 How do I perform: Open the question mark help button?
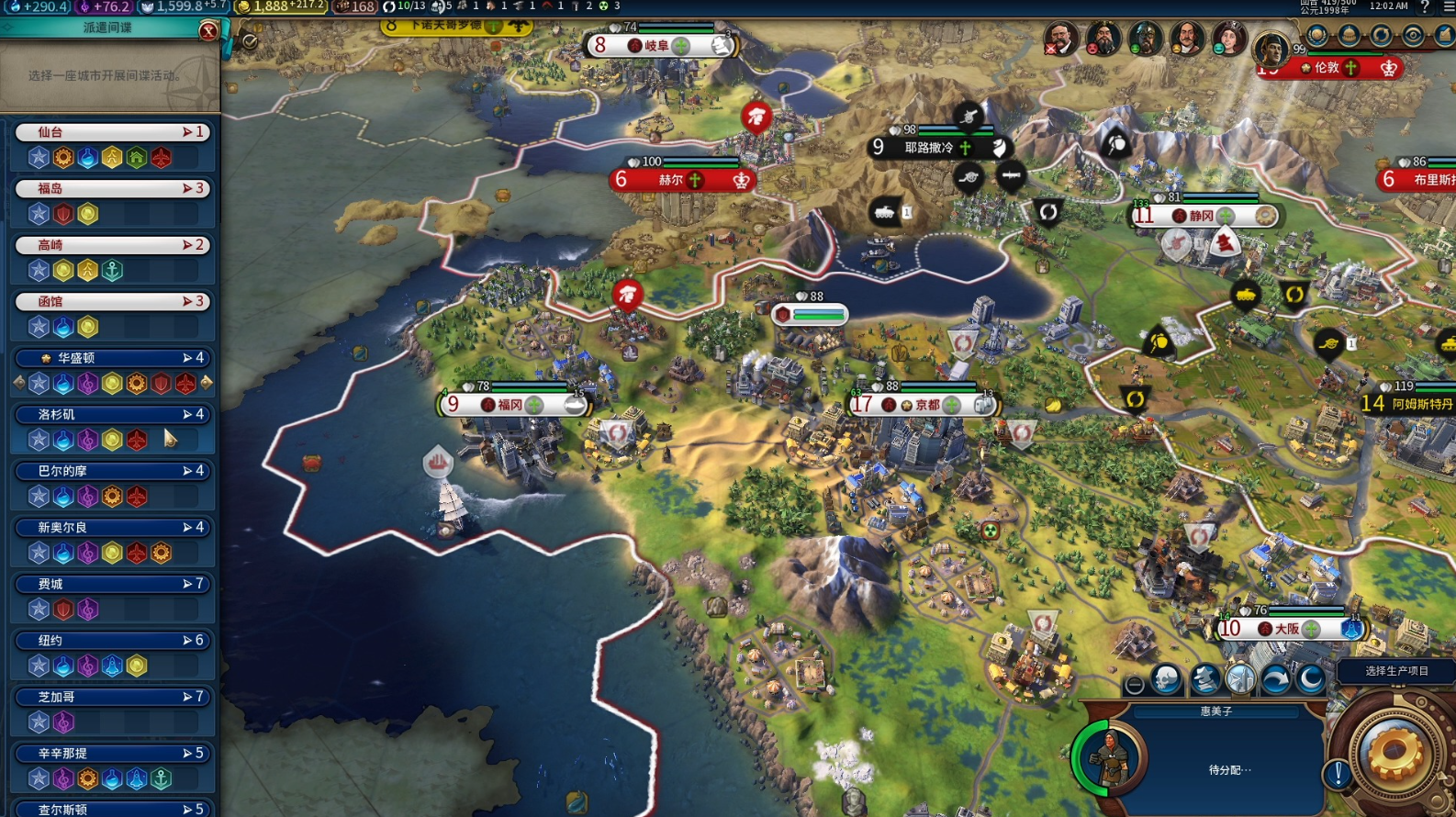pyautogui.click(x=1424, y=6)
